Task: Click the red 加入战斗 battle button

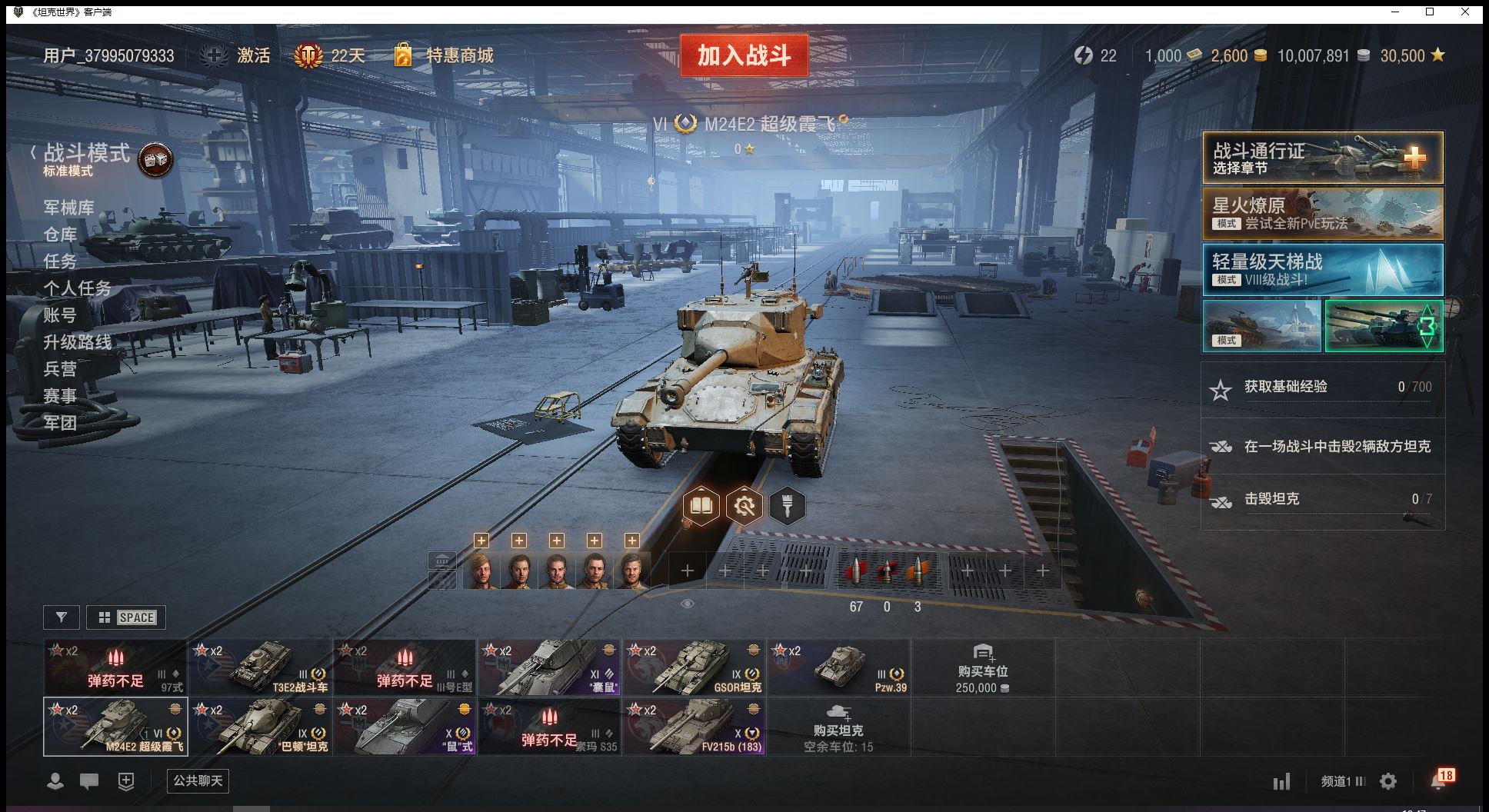Action: click(x=744, y=55)
